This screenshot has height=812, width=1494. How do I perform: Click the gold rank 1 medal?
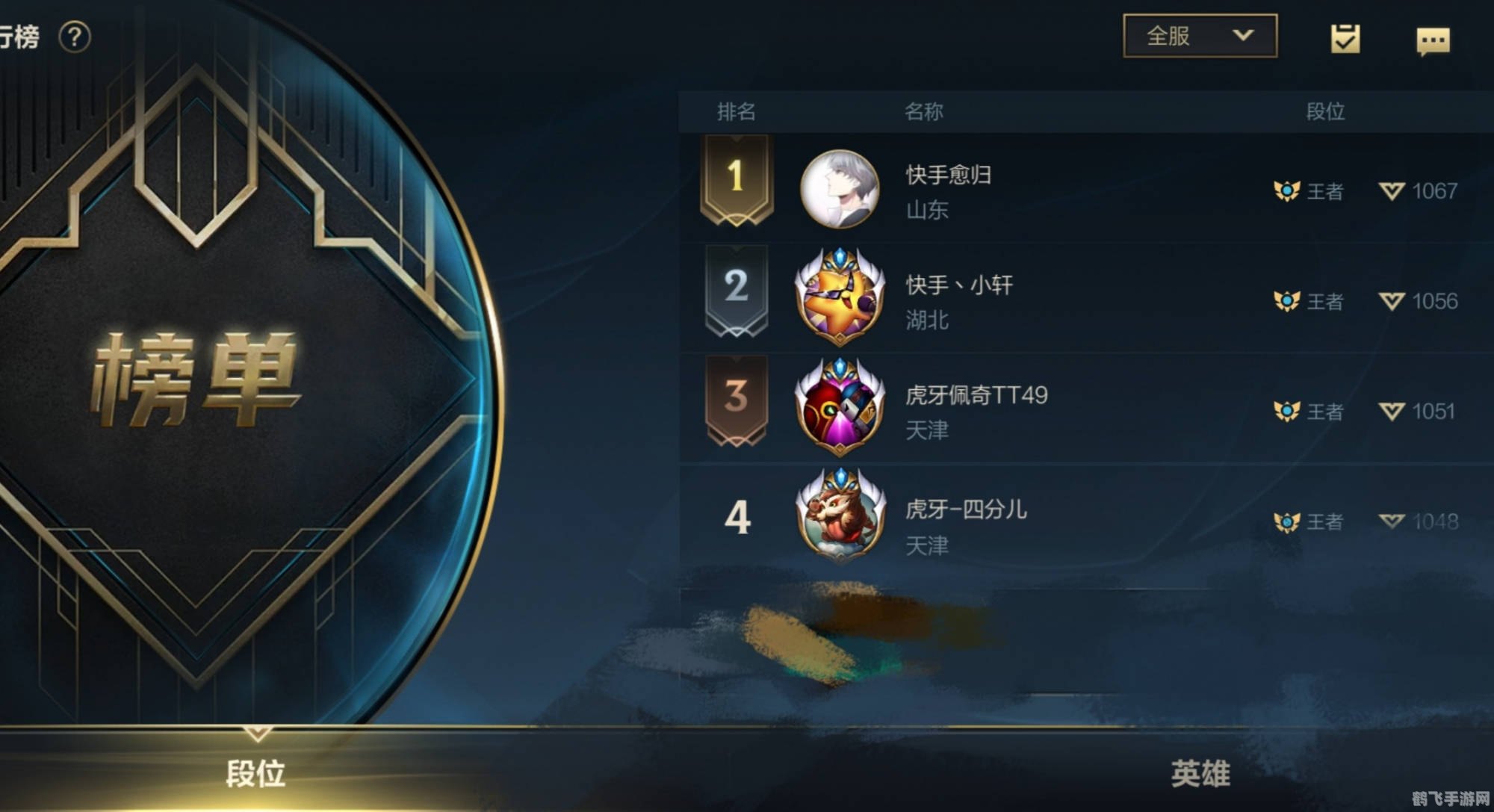coord(737,179)
